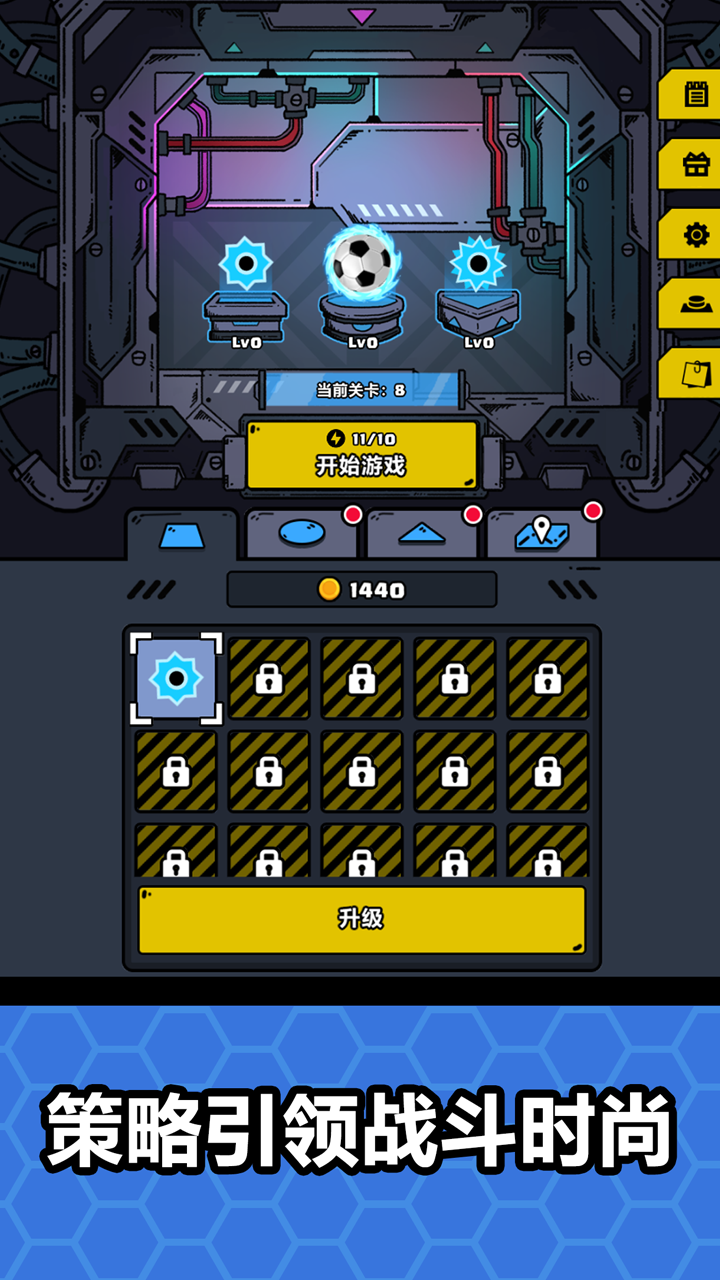Open the gear settings icon
The image size is (720, 1280).
[695, 235]
